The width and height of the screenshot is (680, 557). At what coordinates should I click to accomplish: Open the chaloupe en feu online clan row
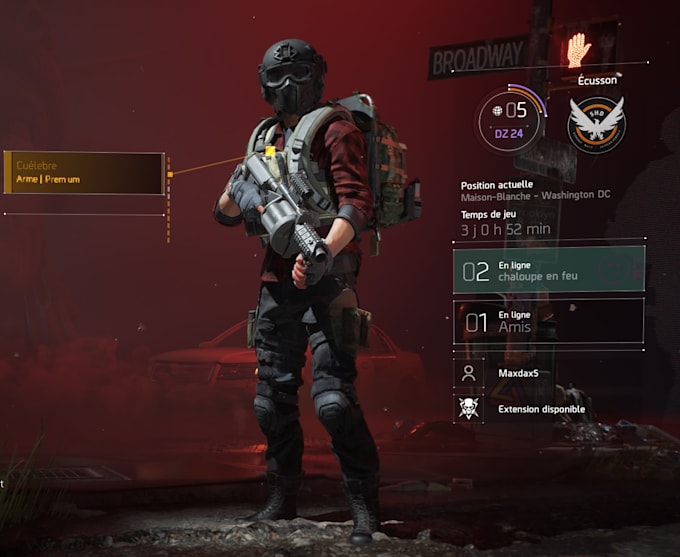548,270
